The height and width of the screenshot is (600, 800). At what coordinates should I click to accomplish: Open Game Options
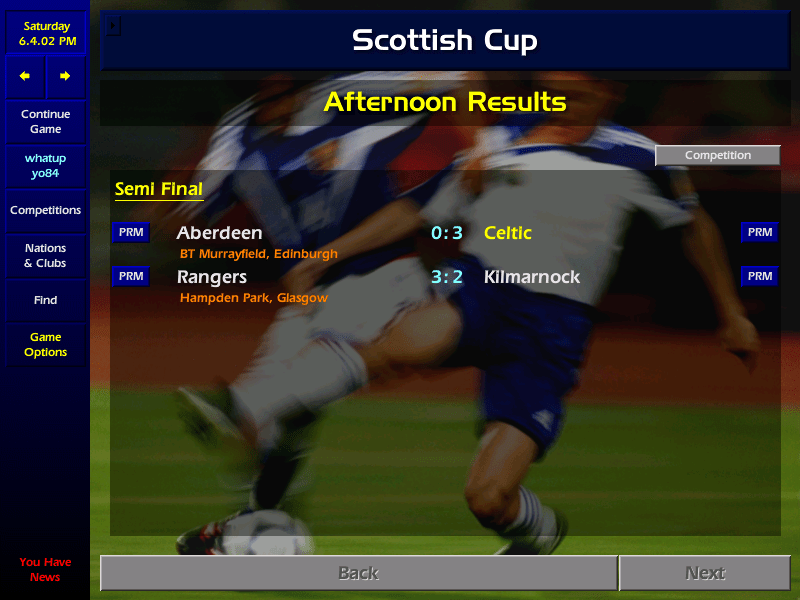(x=45, y=345)
